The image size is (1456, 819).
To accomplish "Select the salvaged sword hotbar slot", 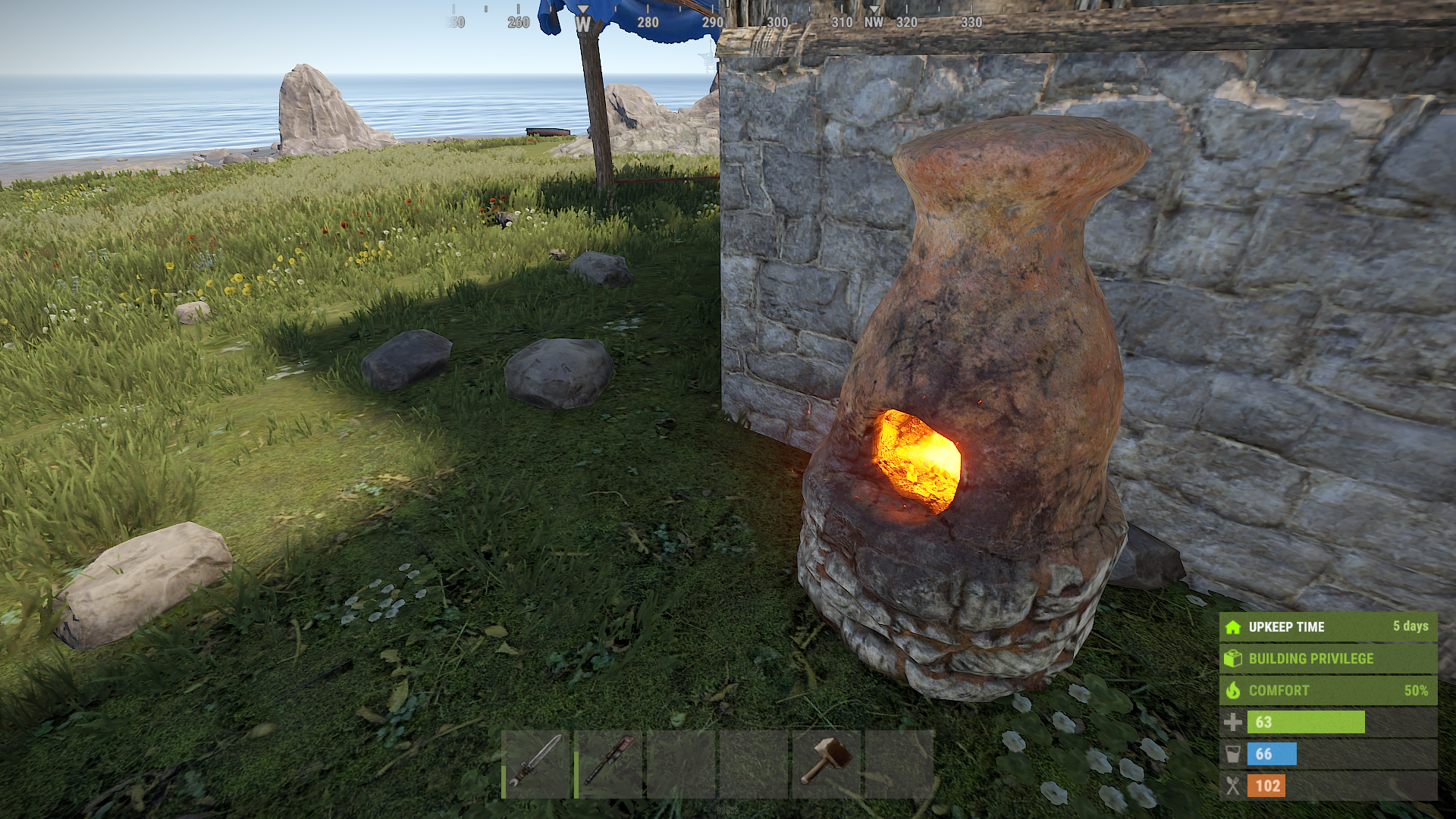I will [x=536, y=764].
